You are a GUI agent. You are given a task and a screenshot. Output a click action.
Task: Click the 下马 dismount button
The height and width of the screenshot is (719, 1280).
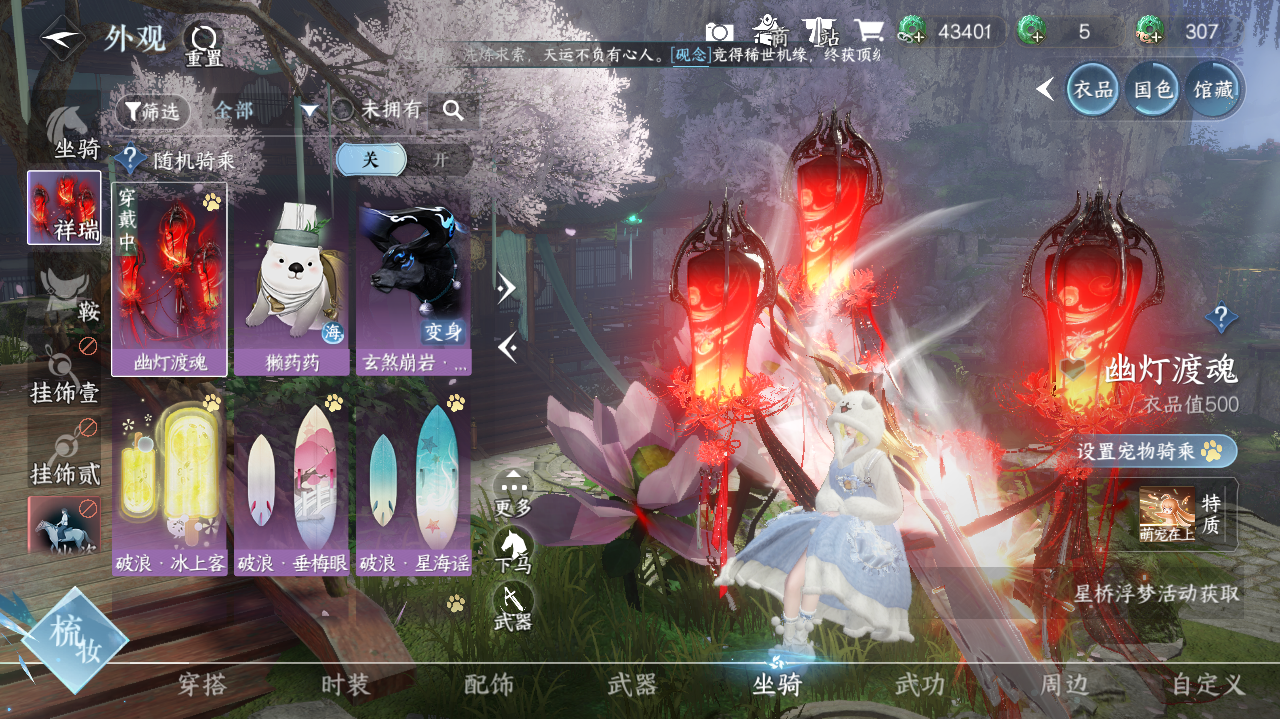pyautogui.click(x=513, y=550)
